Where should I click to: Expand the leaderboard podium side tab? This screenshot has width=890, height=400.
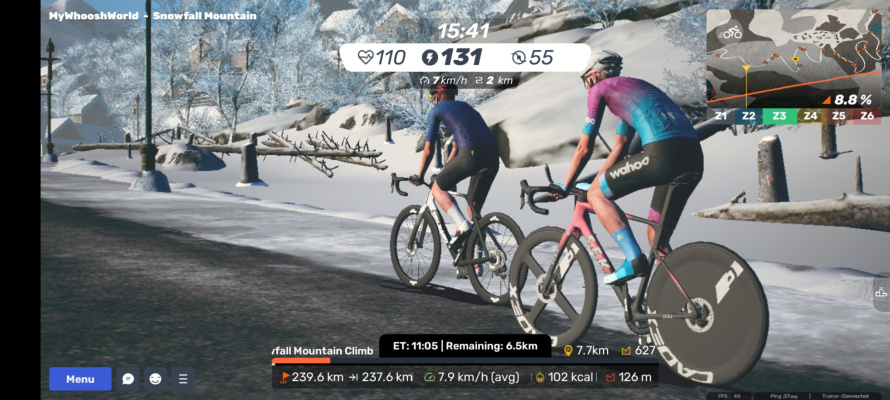point(880,294)
